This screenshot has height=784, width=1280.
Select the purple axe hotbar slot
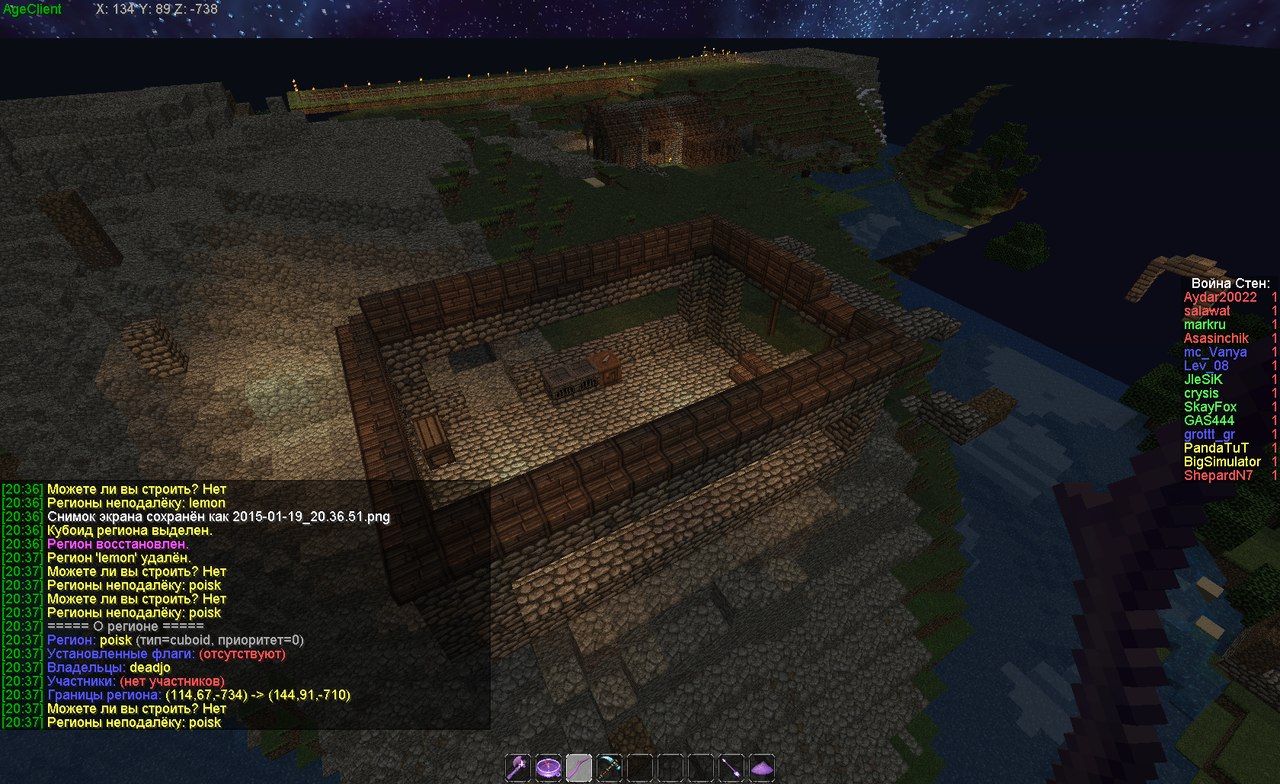(519, 767)
